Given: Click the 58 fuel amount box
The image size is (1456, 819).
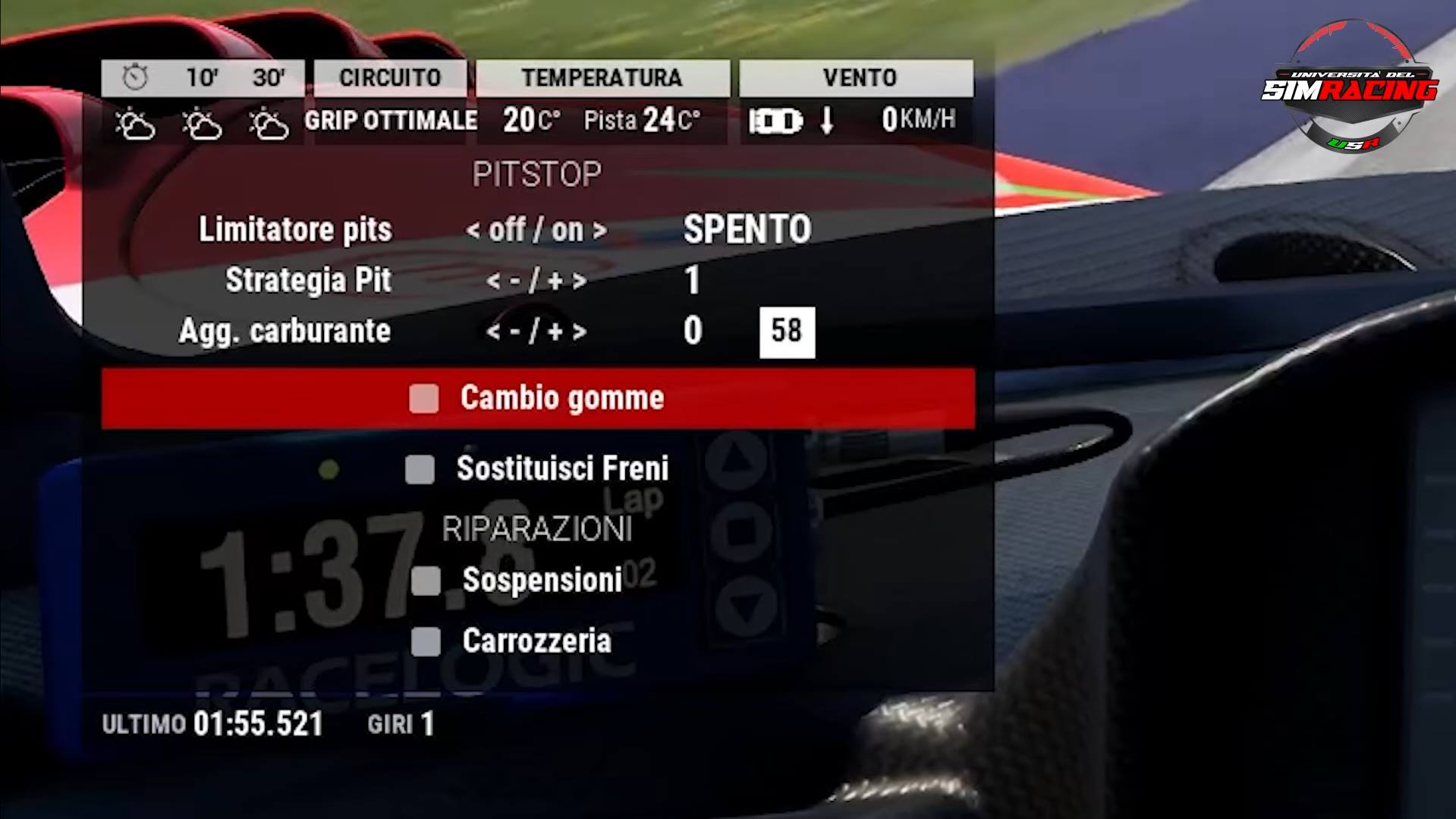Looking at the screenshot, I should tap(786, 330).
